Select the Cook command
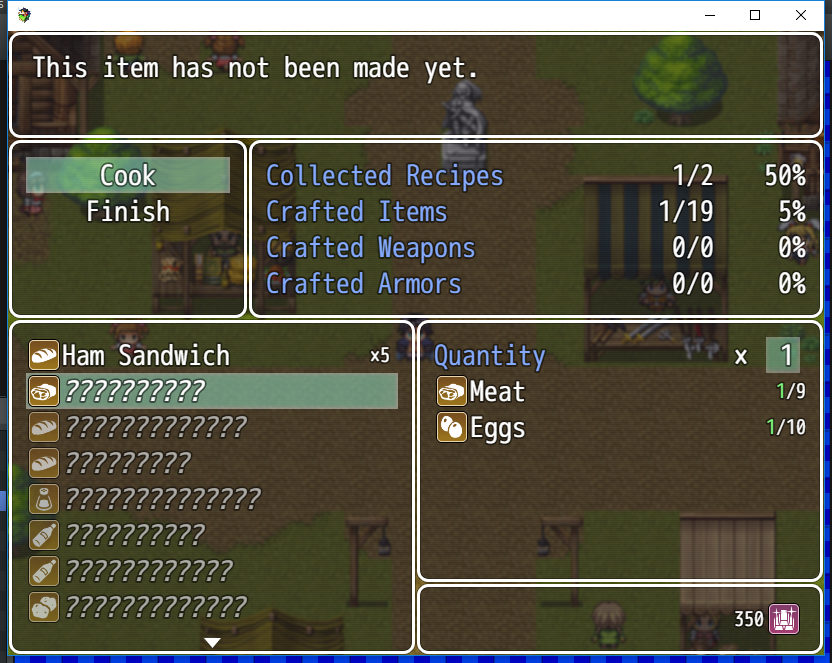 tap(128, 176)
